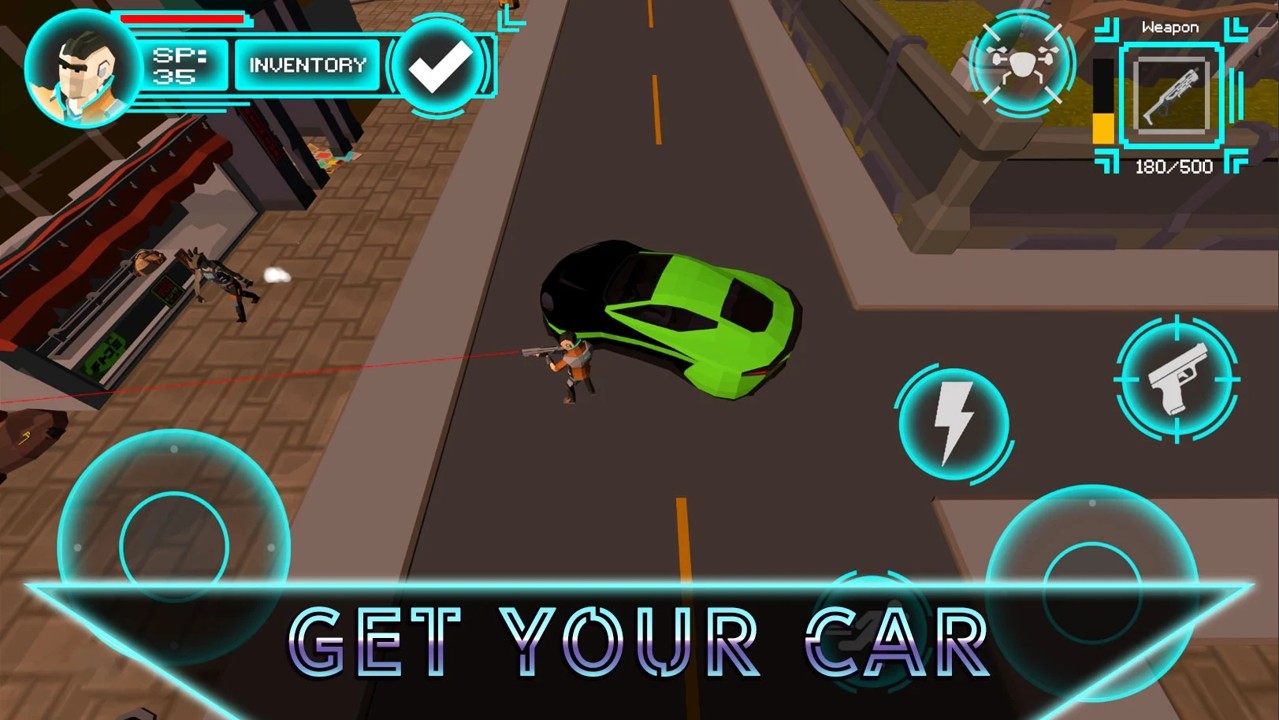Open the INVENTORY panel
The height and width of the screenshot is (720, 1279).
pyautogui.click(x=307, y=65)
